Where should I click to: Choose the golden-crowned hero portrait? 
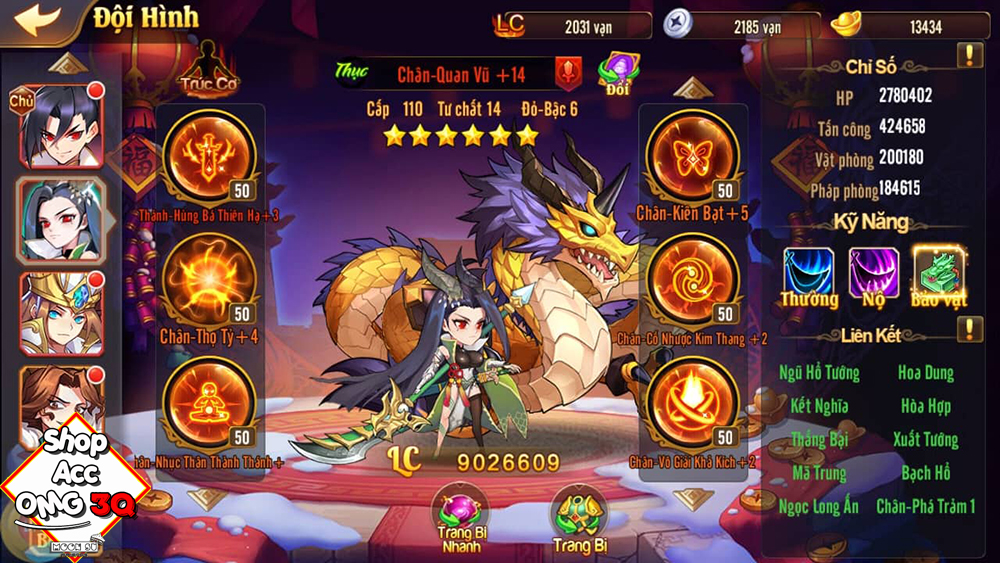[60, 314]
